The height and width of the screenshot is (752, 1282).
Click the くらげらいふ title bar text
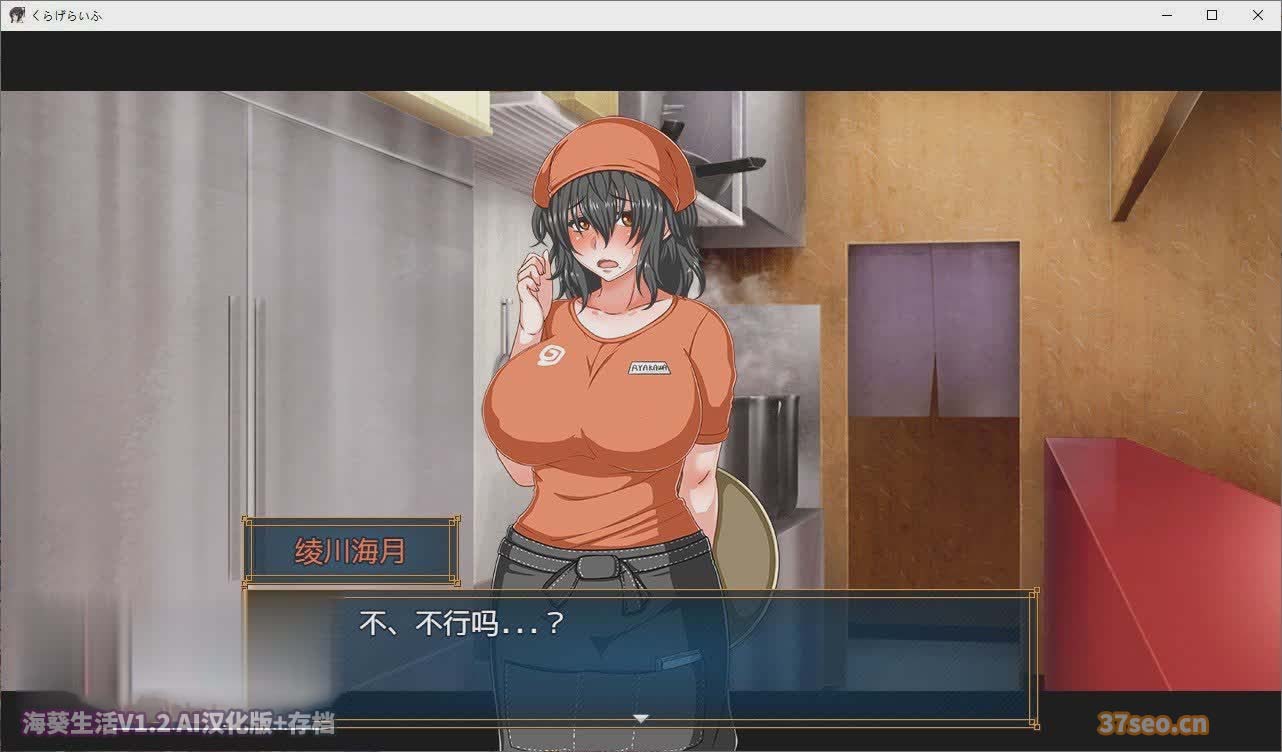[68, 15]
